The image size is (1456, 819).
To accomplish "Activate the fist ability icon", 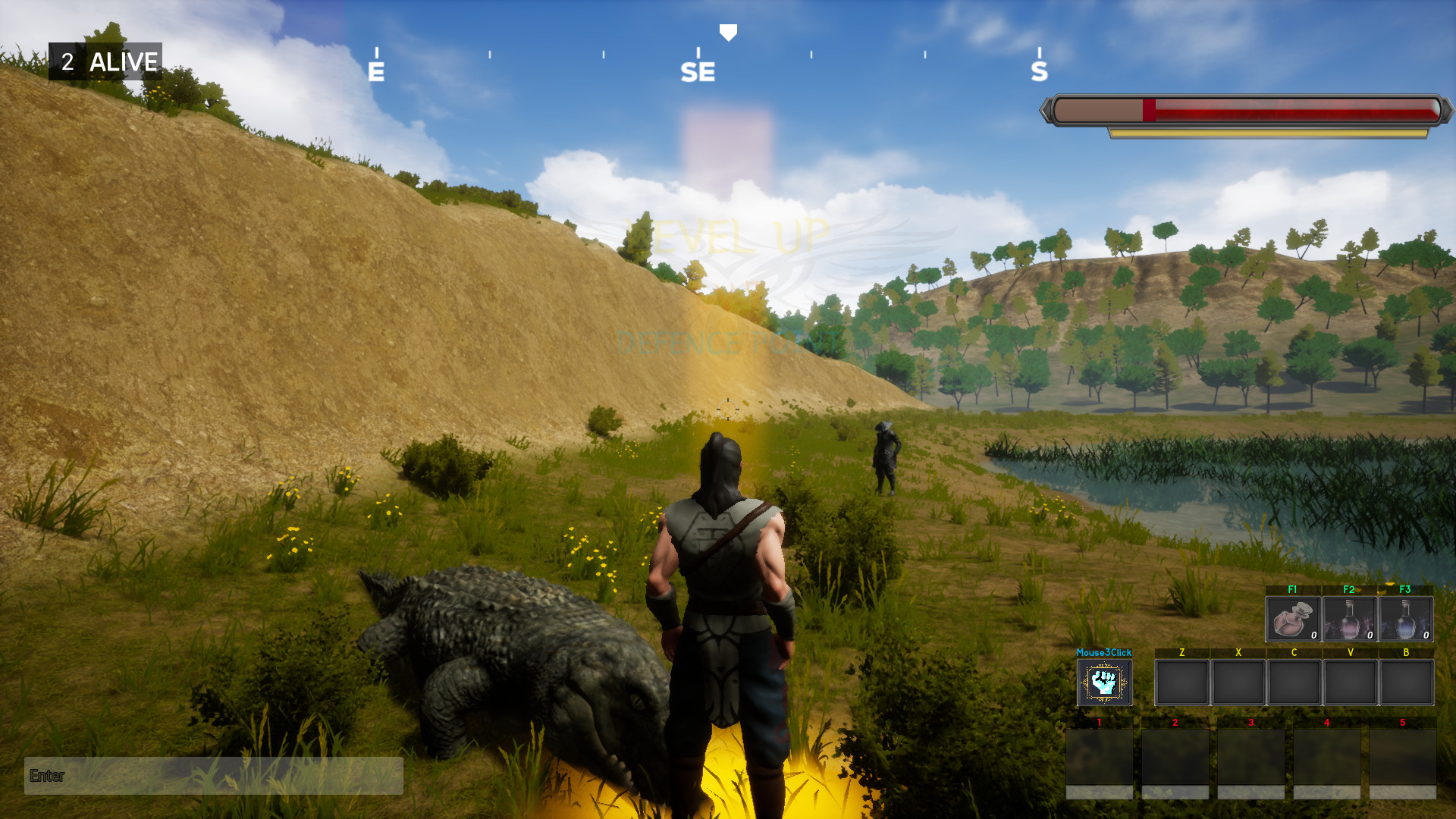I will (x=1104, y=682).
